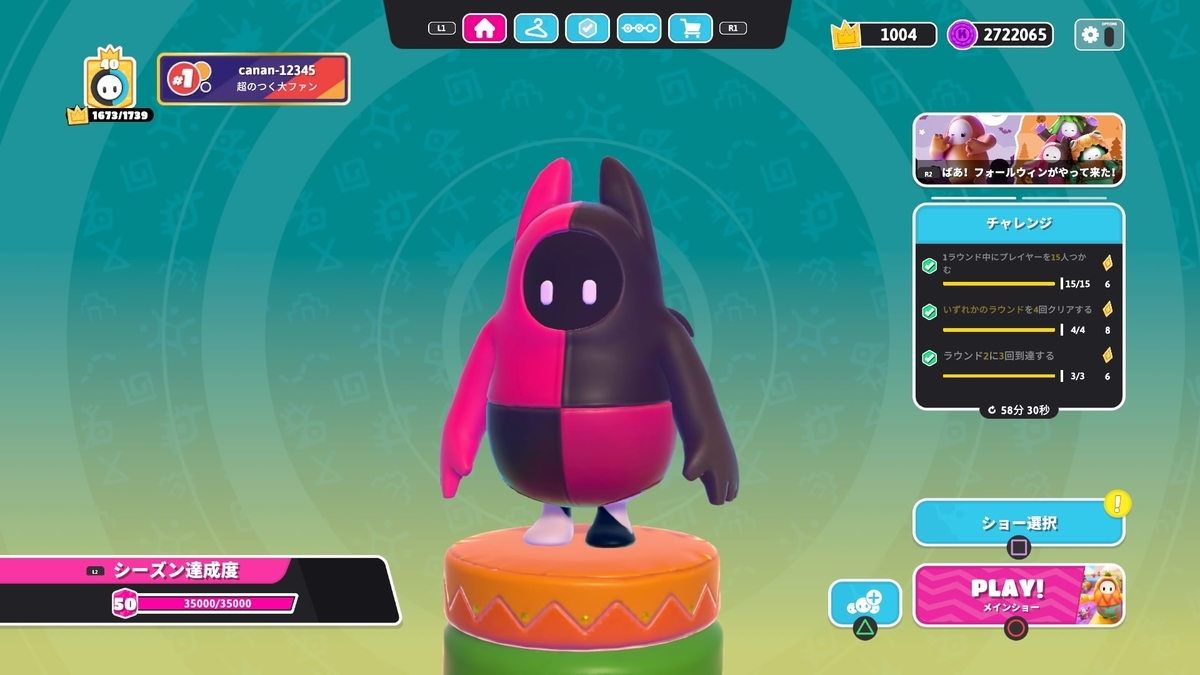This screenshot has width=1200, height=675.
Task: Click the crown count display
Action: click(x=885, y=35)
